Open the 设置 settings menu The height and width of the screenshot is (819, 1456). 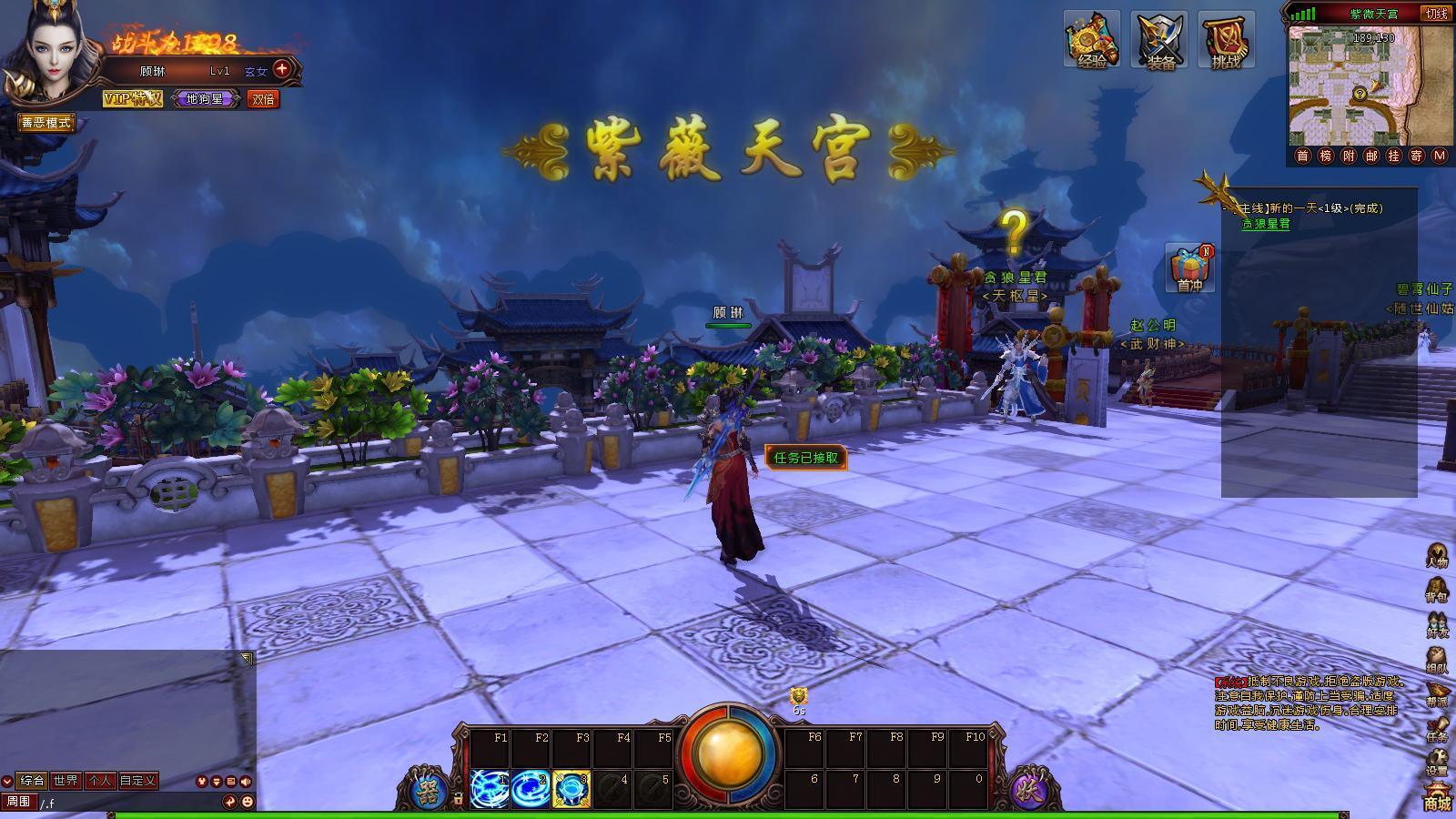pos(1437,764)
